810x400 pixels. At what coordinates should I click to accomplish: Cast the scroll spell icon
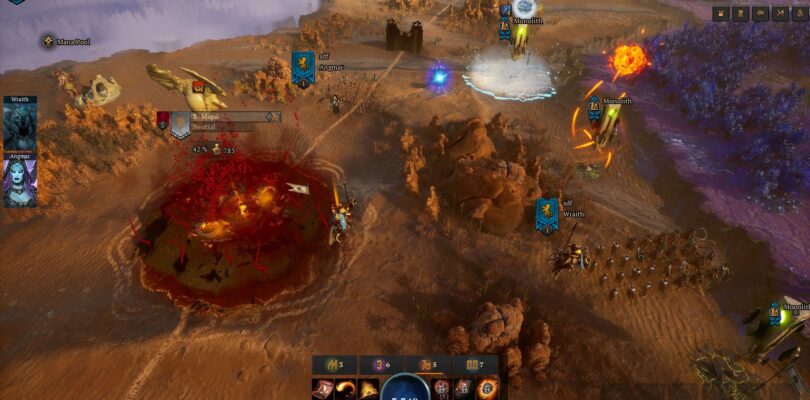tap(323, 389)
